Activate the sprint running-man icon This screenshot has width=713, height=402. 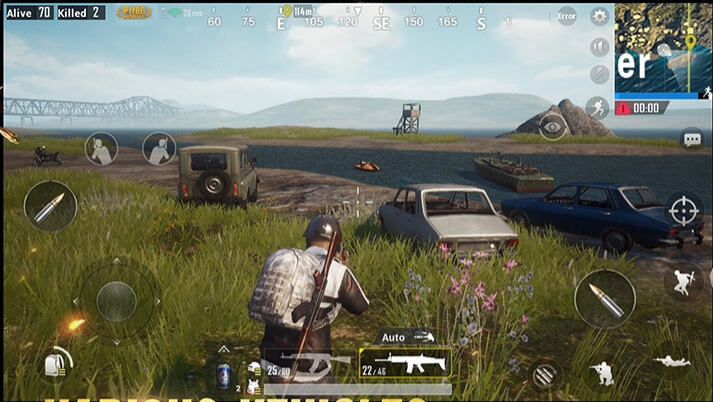click(x=598, y=107)
